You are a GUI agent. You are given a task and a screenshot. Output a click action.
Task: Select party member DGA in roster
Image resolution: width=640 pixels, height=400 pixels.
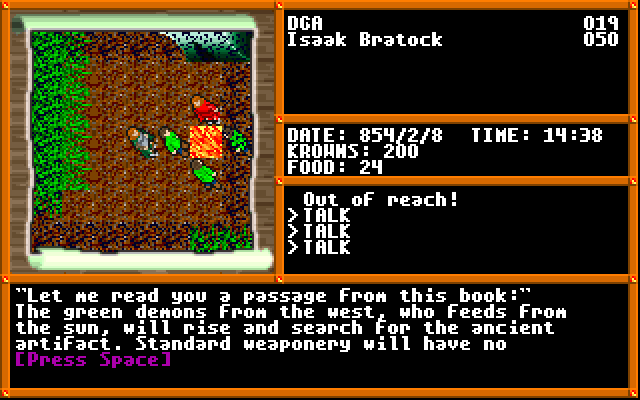click(304, 23)
